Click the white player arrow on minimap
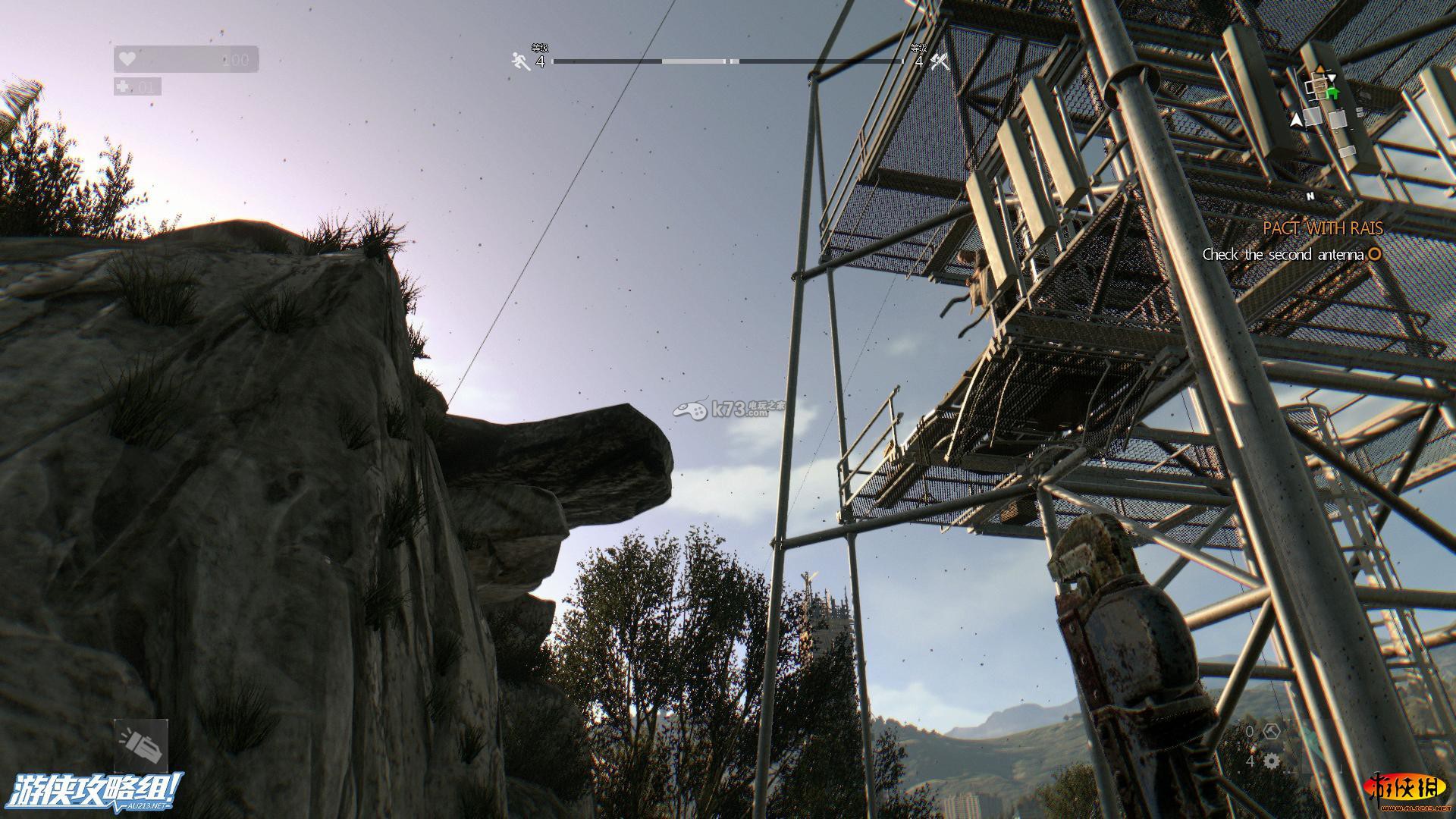This screenshot has width=1456, height=819. (1296, 119)
